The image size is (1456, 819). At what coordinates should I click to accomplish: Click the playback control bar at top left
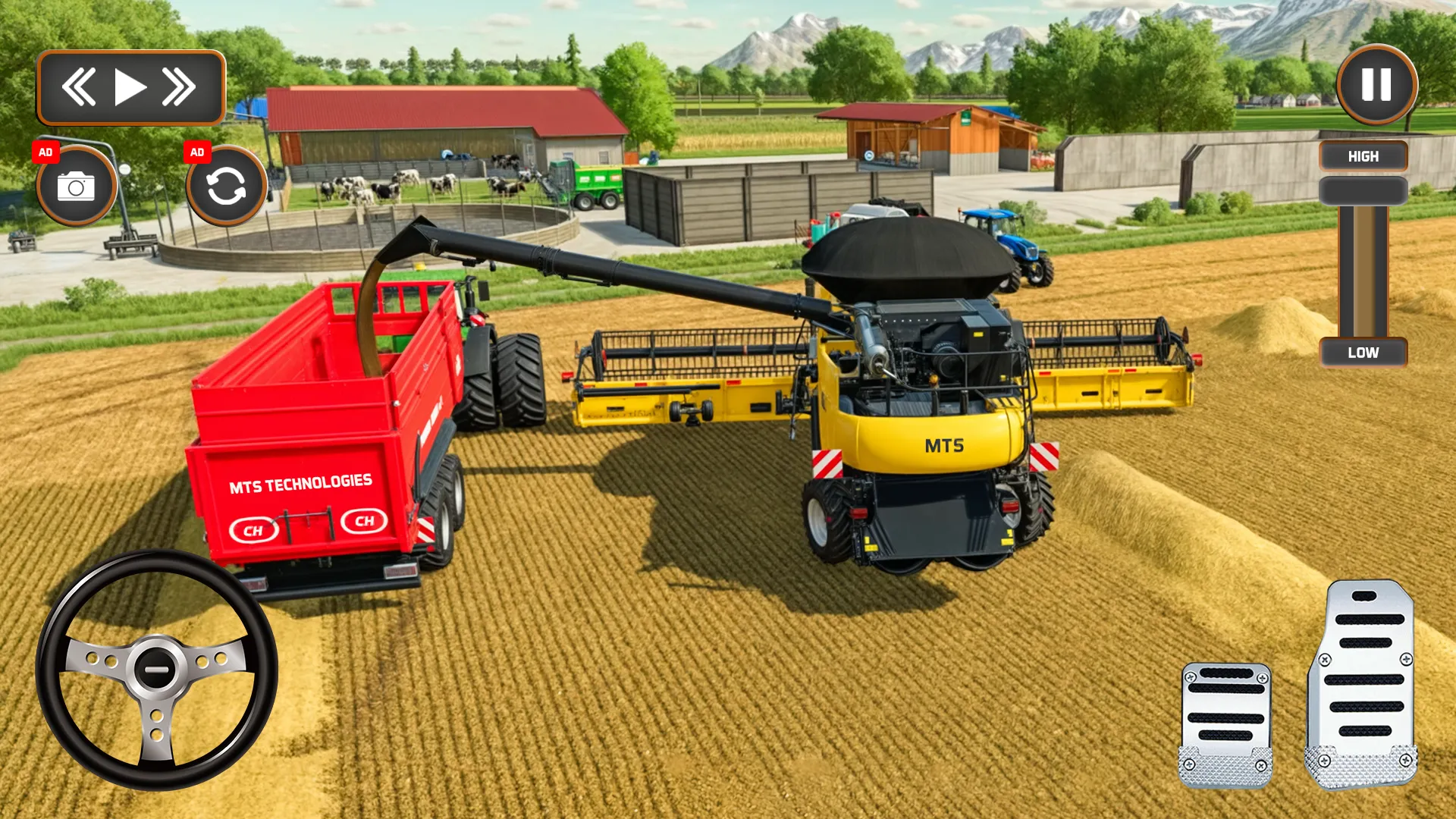[130, 86]
